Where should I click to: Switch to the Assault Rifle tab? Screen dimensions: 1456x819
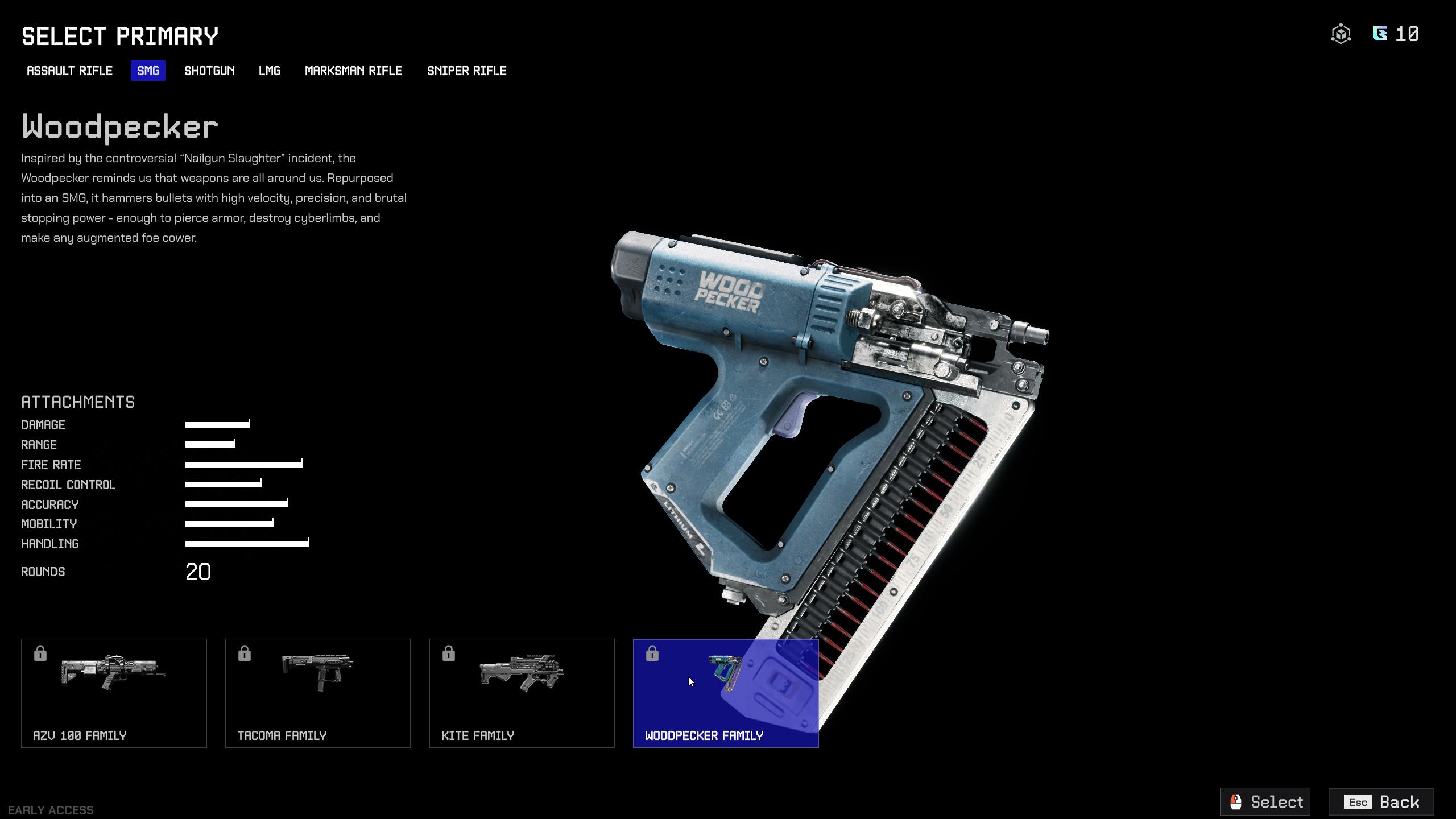click(69, 71)
